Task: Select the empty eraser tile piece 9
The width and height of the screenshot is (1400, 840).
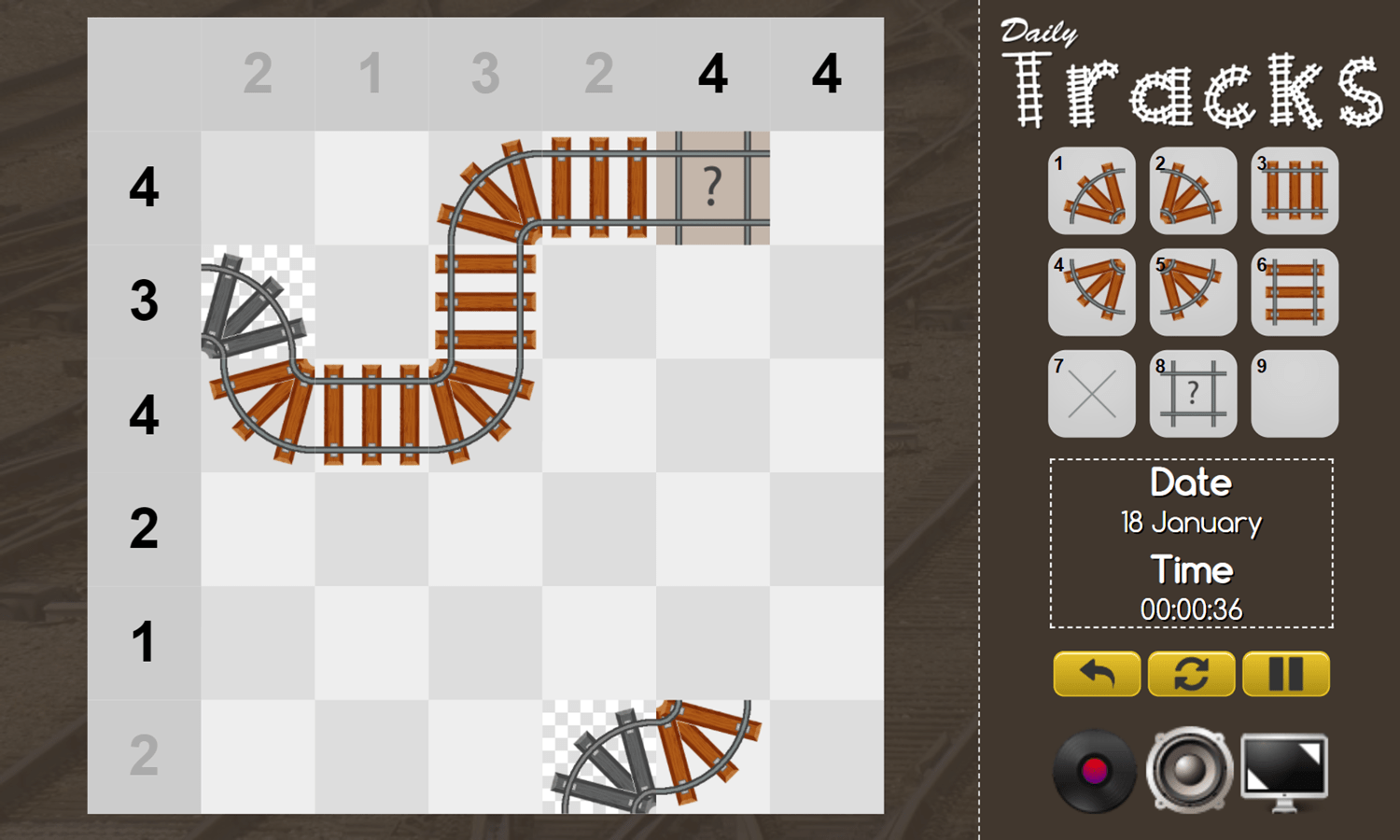Action: 1295,392
